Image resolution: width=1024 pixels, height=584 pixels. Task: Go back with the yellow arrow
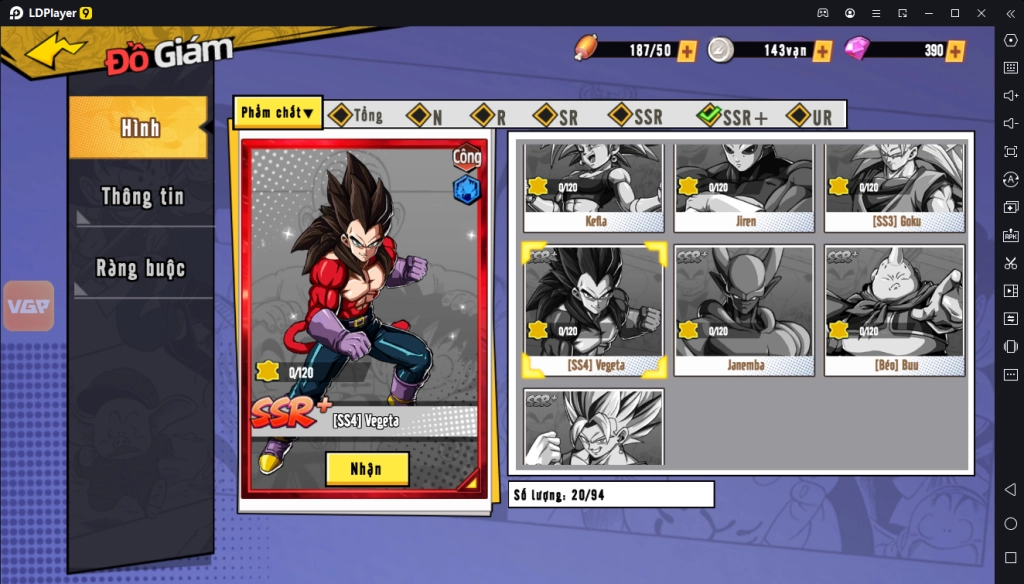click(x=55, y=50)
